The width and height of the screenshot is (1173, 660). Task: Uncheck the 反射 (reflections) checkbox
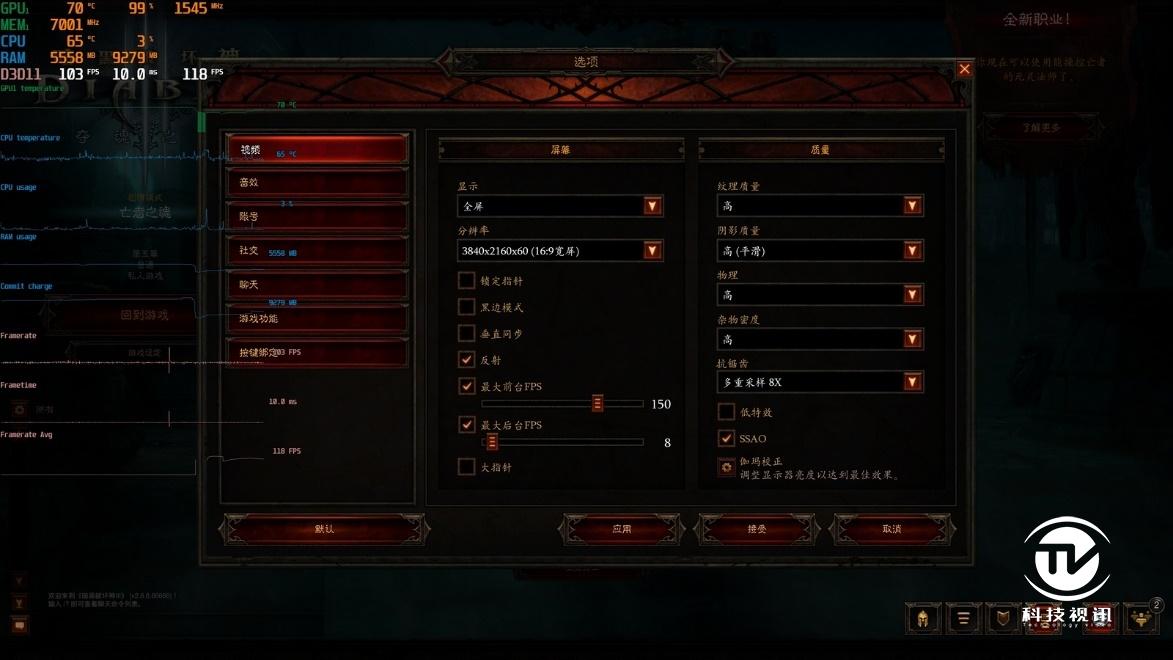tap(467, 359)
